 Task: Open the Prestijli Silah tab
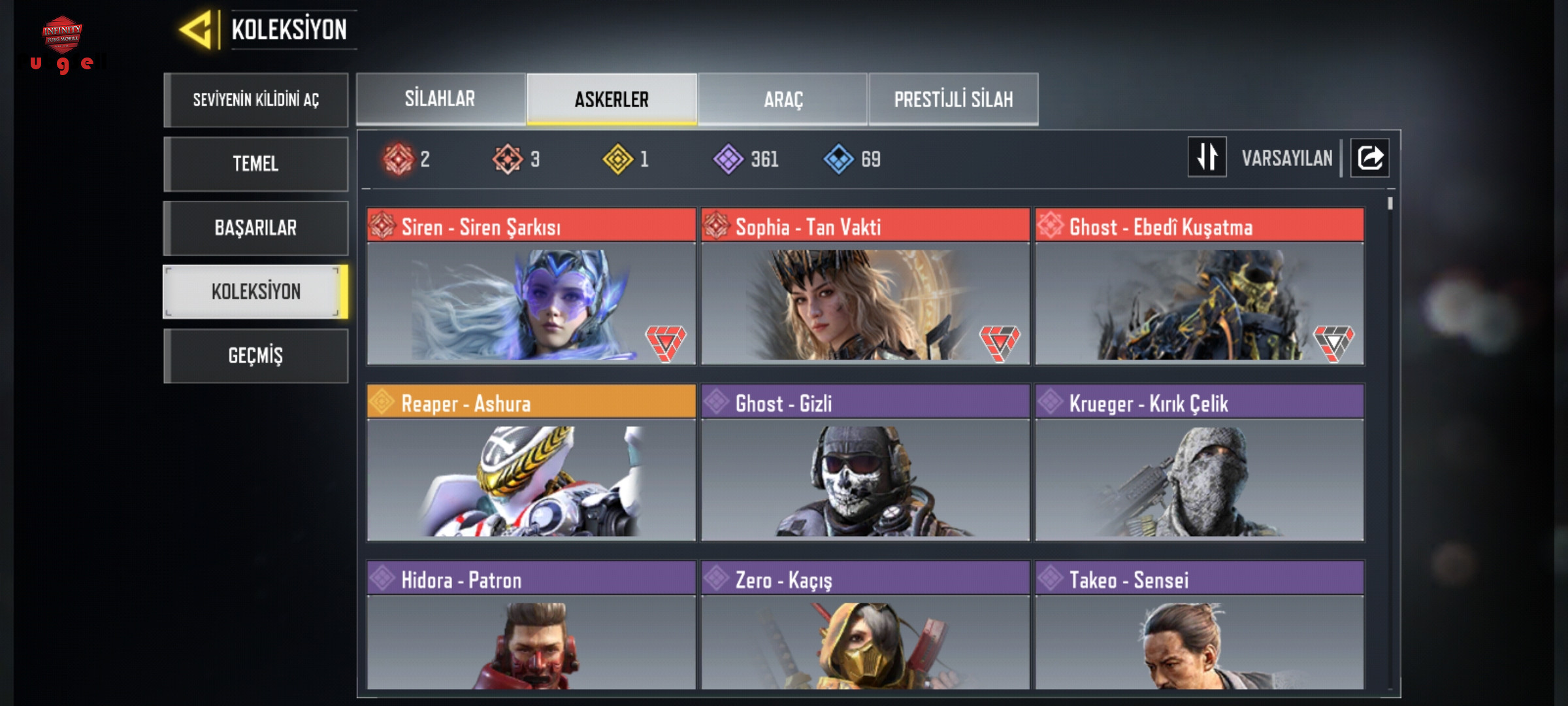coord(953,99)
